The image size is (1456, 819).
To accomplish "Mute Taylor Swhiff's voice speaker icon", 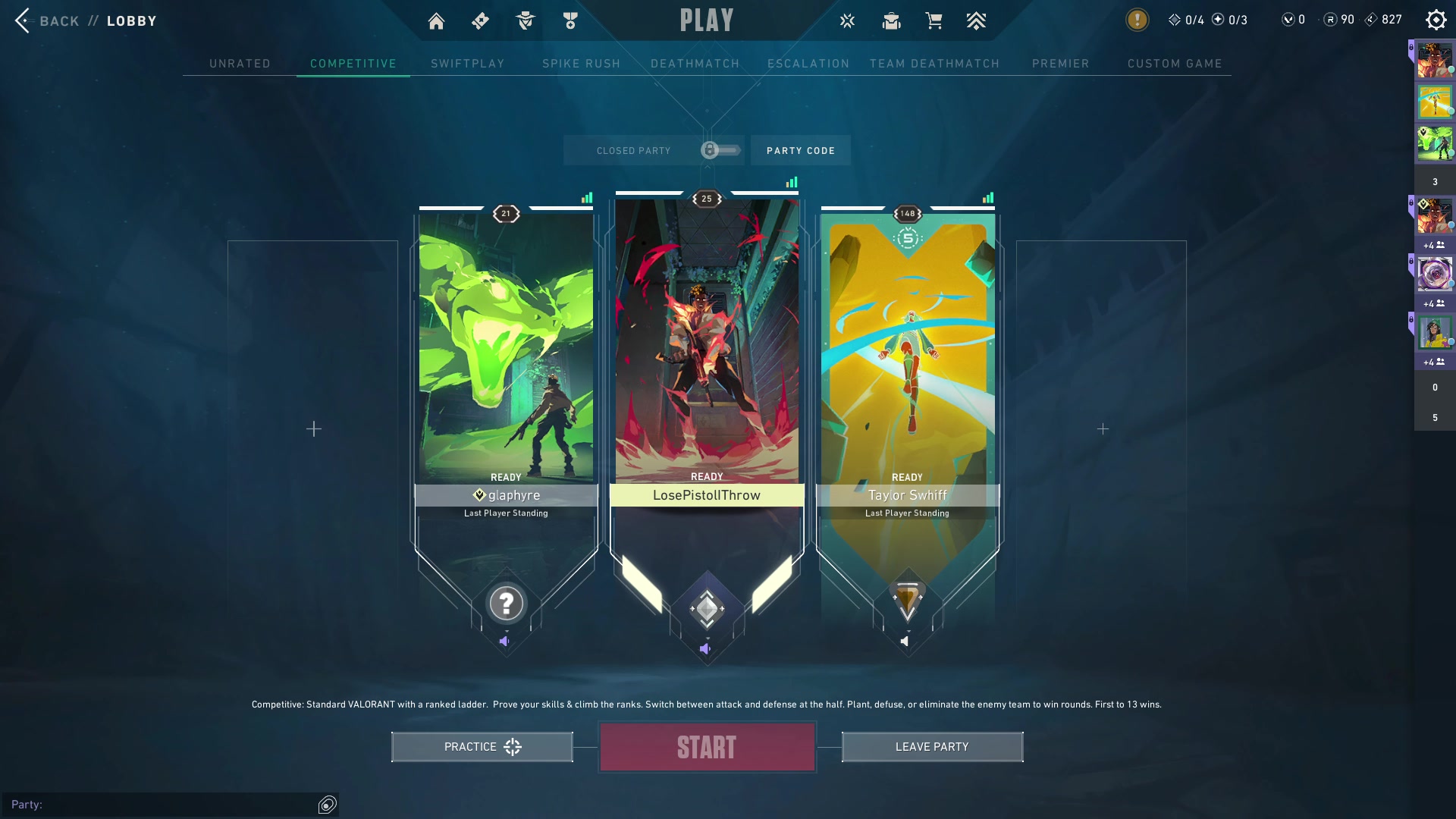I will (x=905, y=642).
